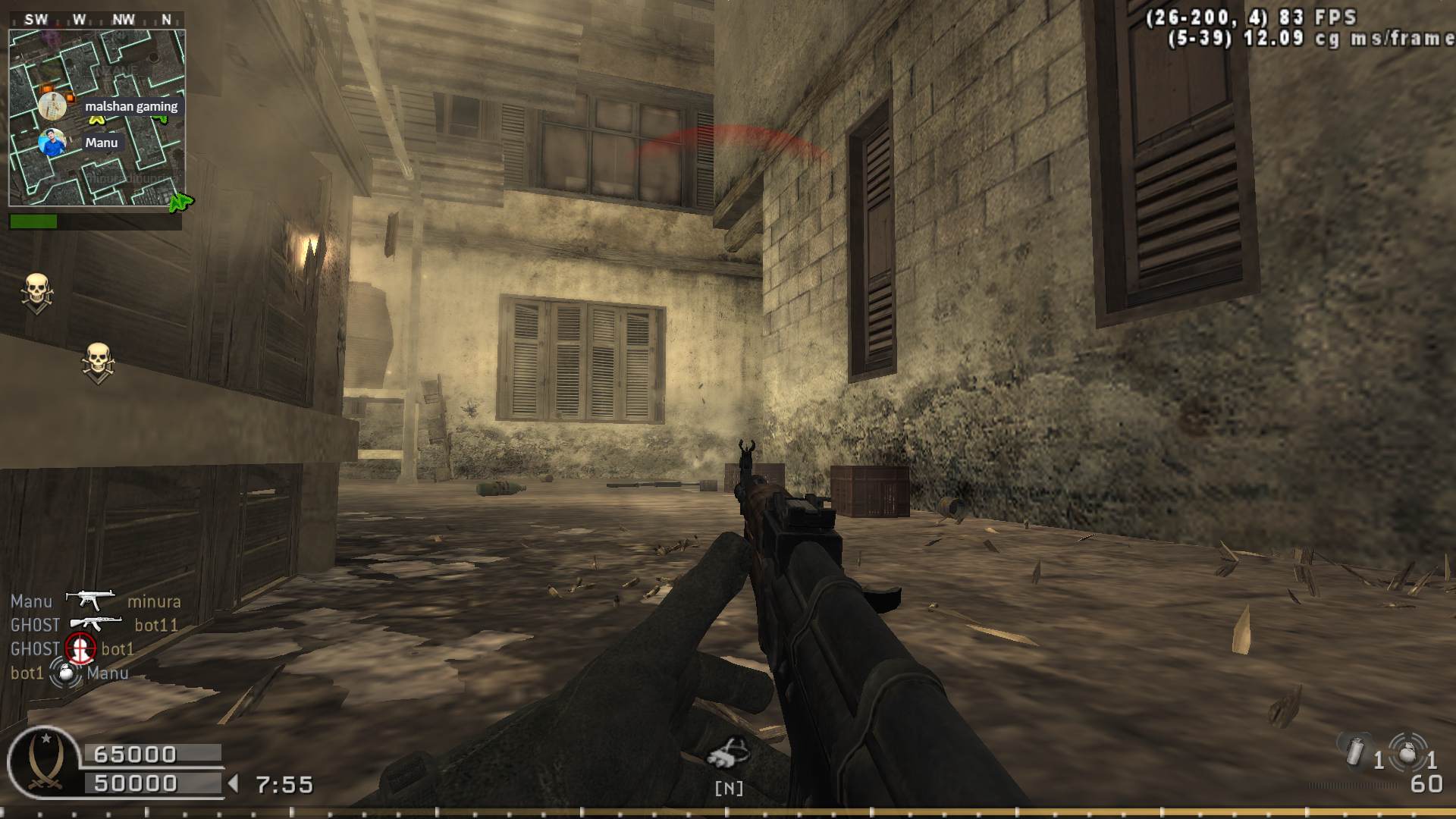Click the green player arrow on minimap
Image resolution: width=1456 pixels, height=819 pixels.
tap(180, 202)
